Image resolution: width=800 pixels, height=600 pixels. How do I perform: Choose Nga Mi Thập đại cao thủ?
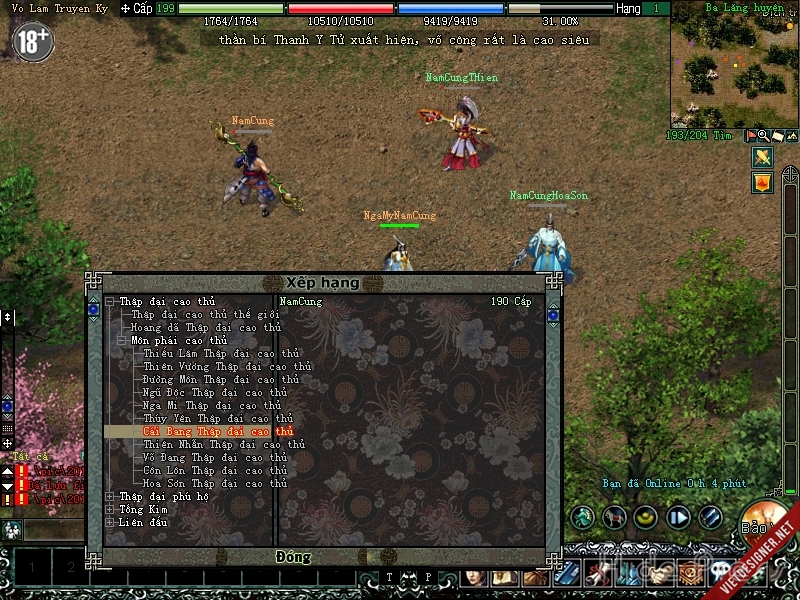click(x=214, y=405)
